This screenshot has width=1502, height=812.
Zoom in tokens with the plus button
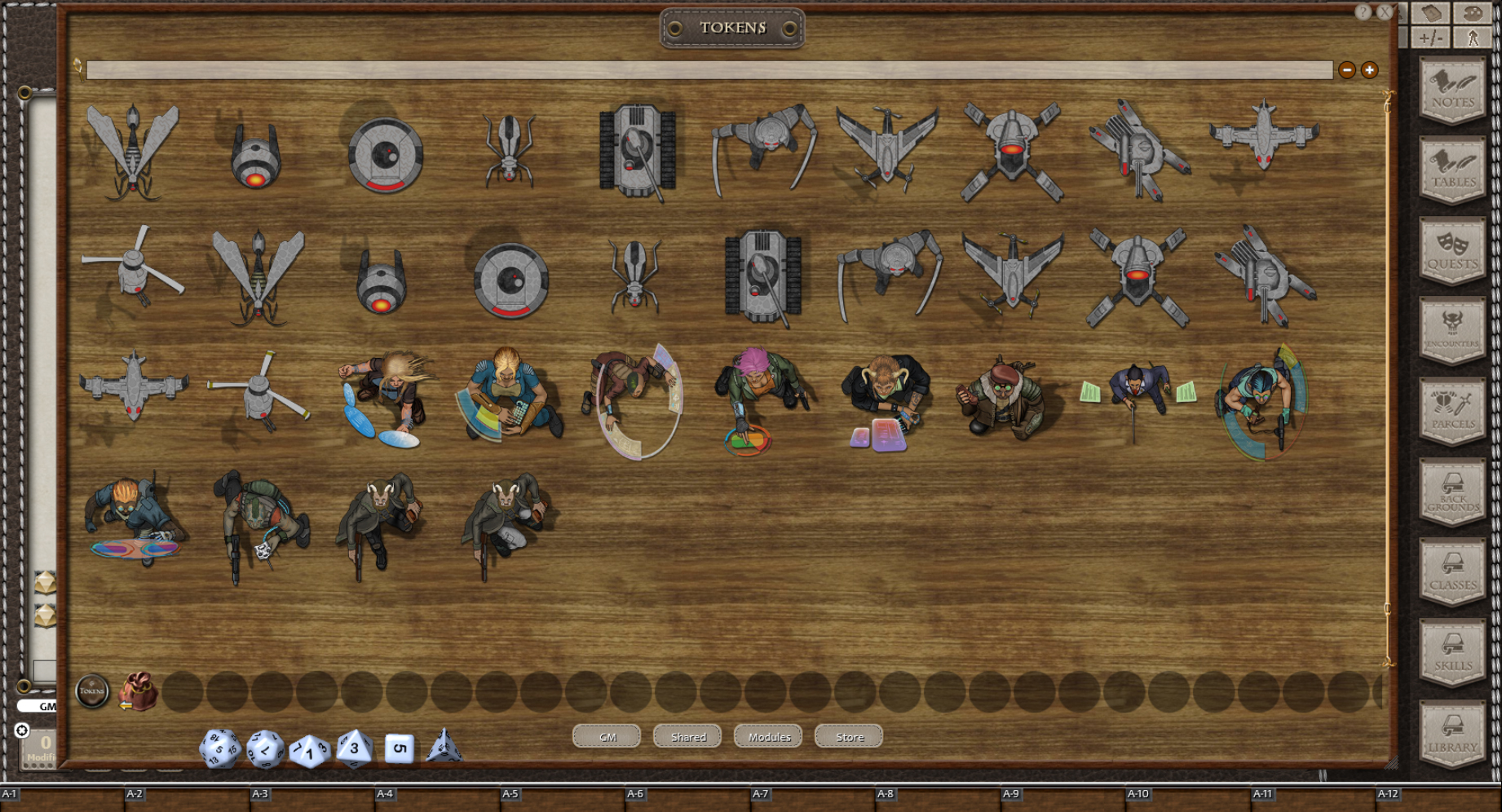tap(1369, 70)
